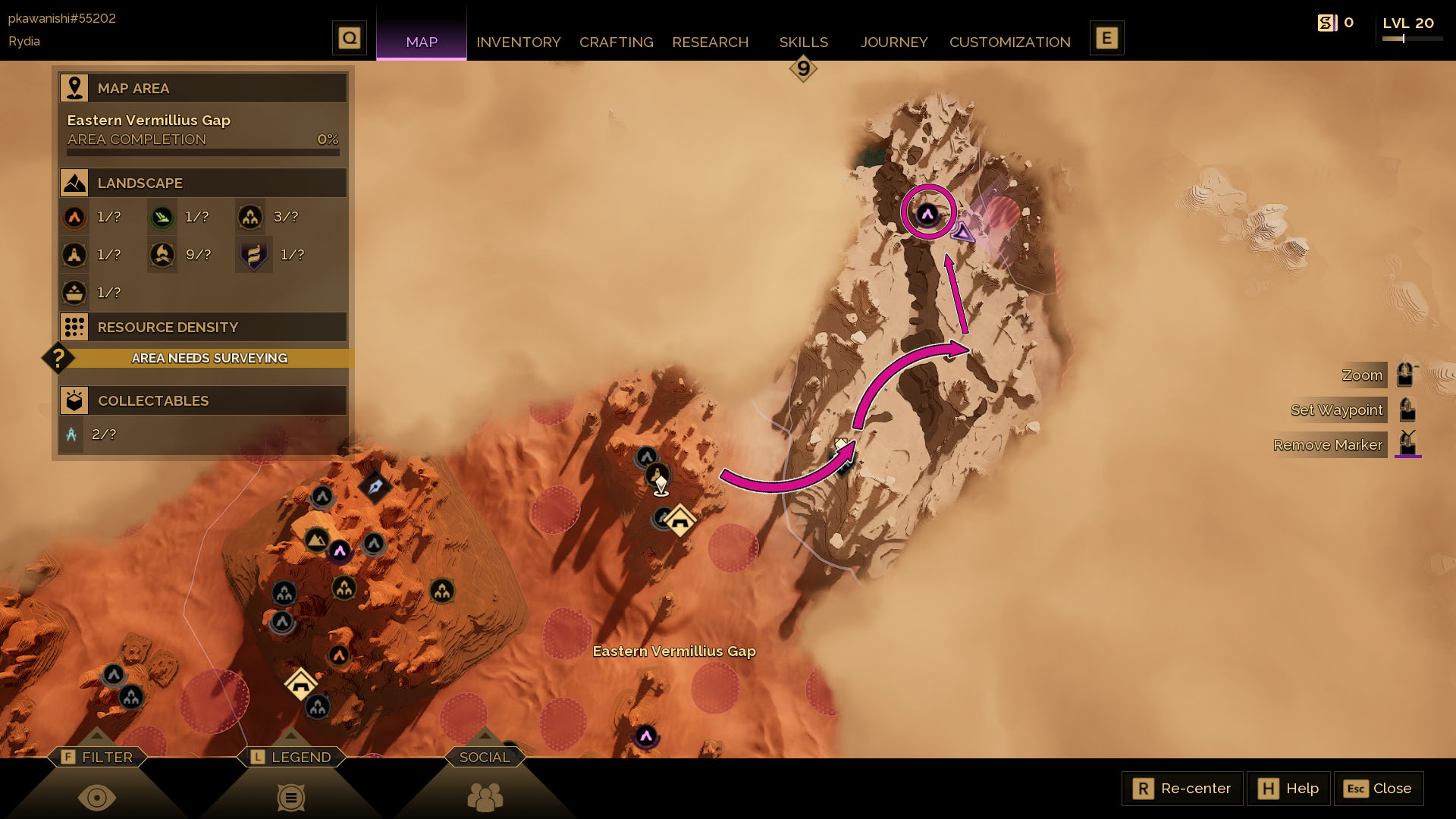Open the Crafting tab
Screen dimensions: 1456x819
pos(616,42)
